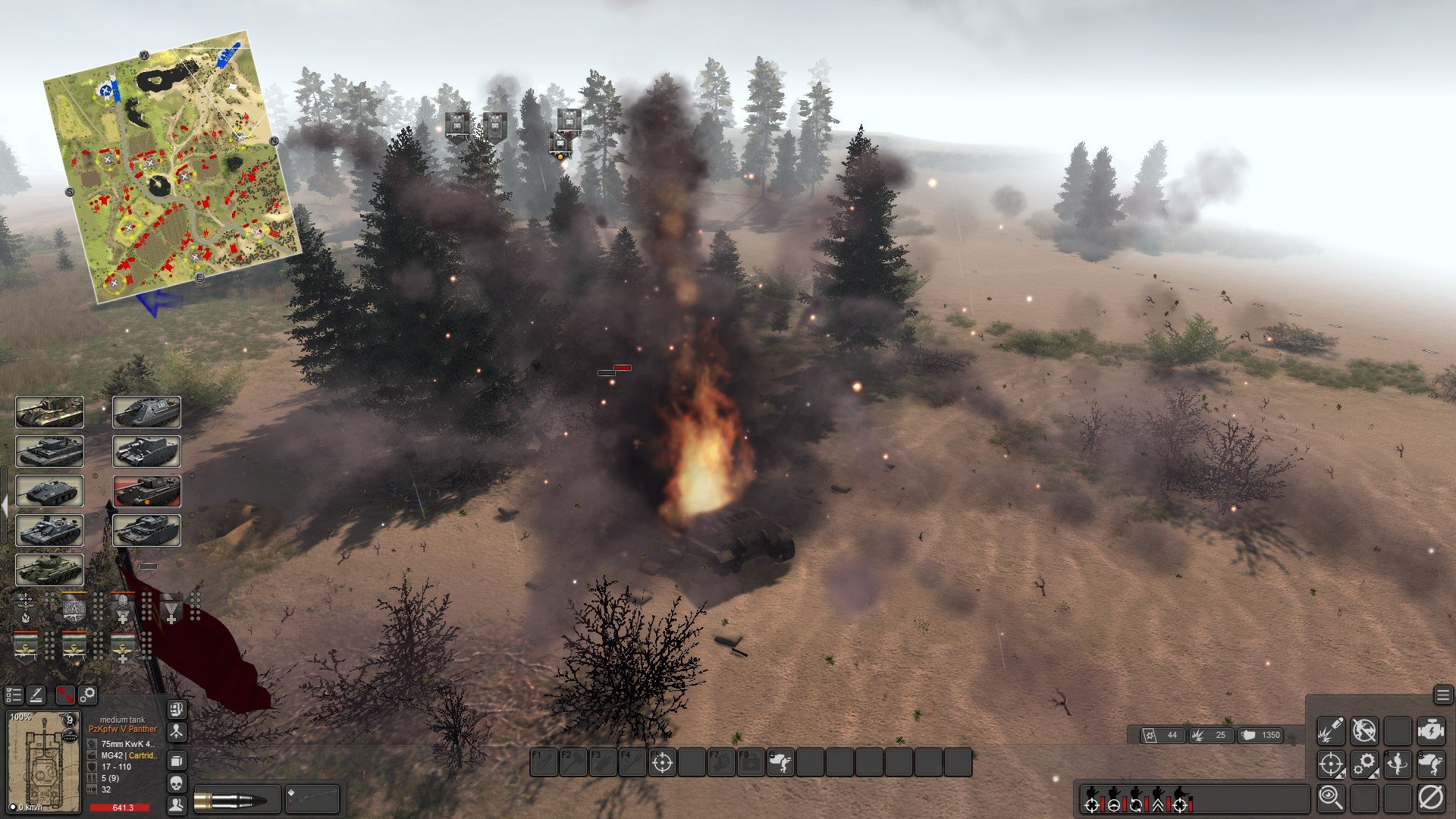Select the Tiger tank card with the long gun
Screen dimensions: 1456x819
click(49, 412)
